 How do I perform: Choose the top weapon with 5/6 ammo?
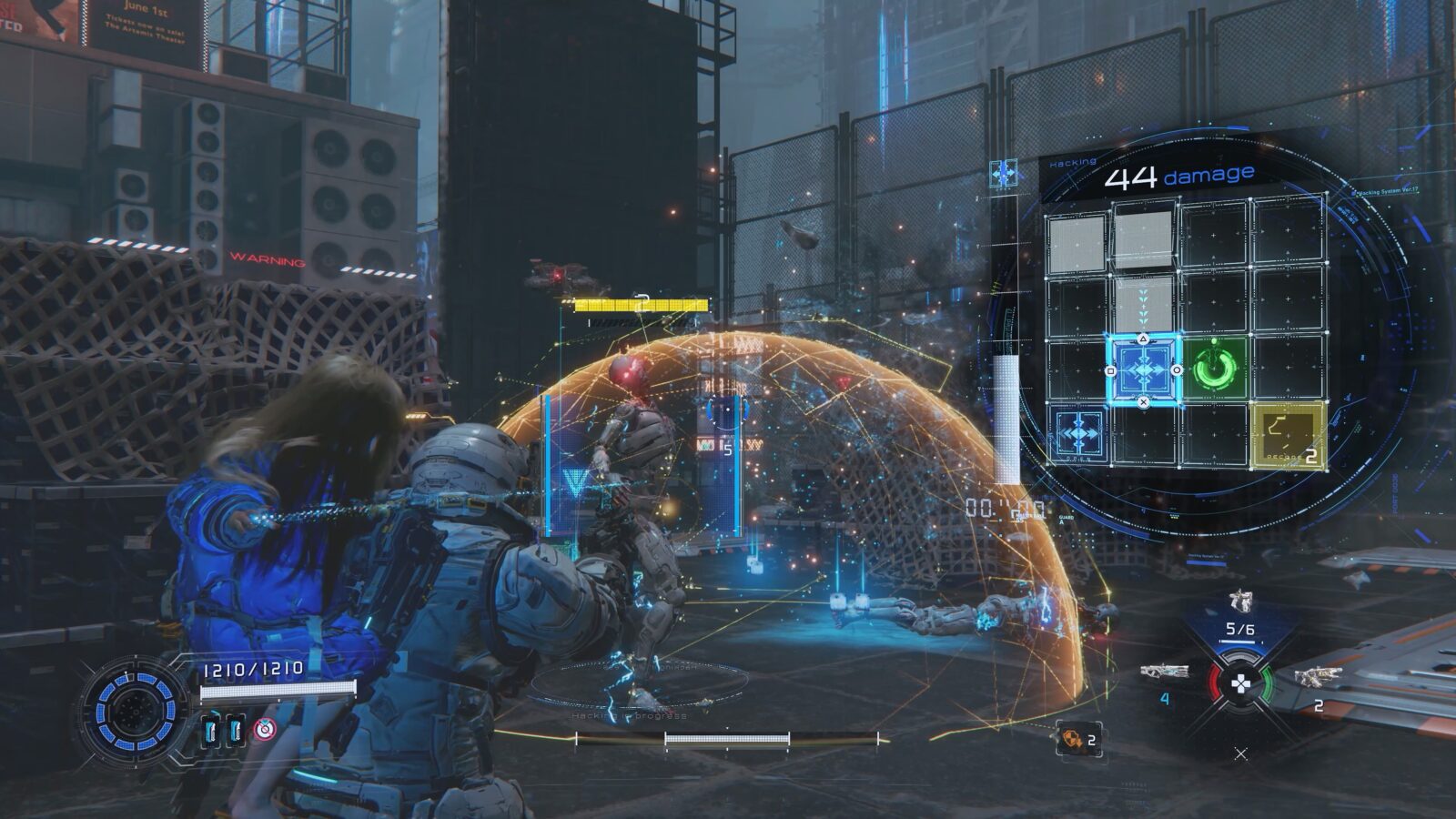pos(1239,602)
